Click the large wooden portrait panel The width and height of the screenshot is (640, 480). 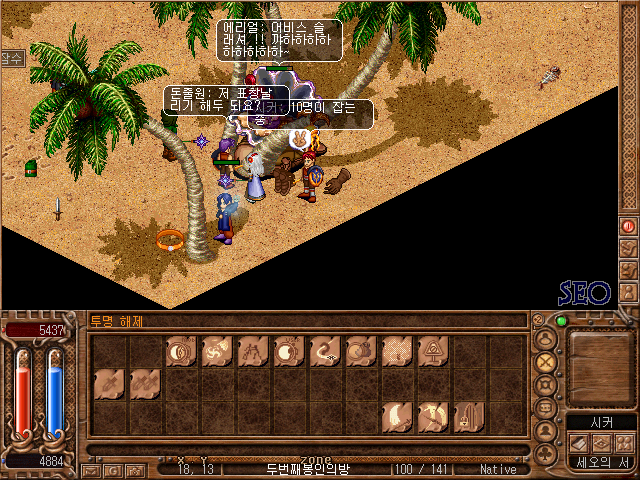point(601,365)
